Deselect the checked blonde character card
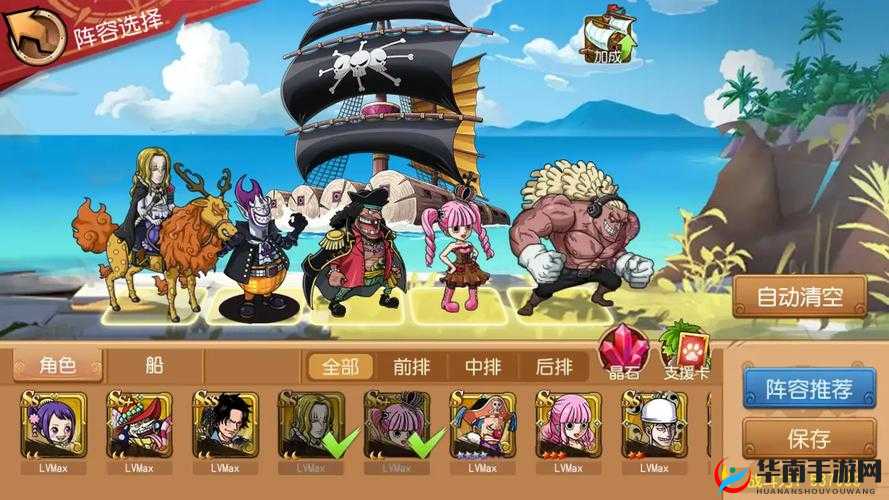The height and width of the screenshot is (500, 889). [x=311, y=425]
